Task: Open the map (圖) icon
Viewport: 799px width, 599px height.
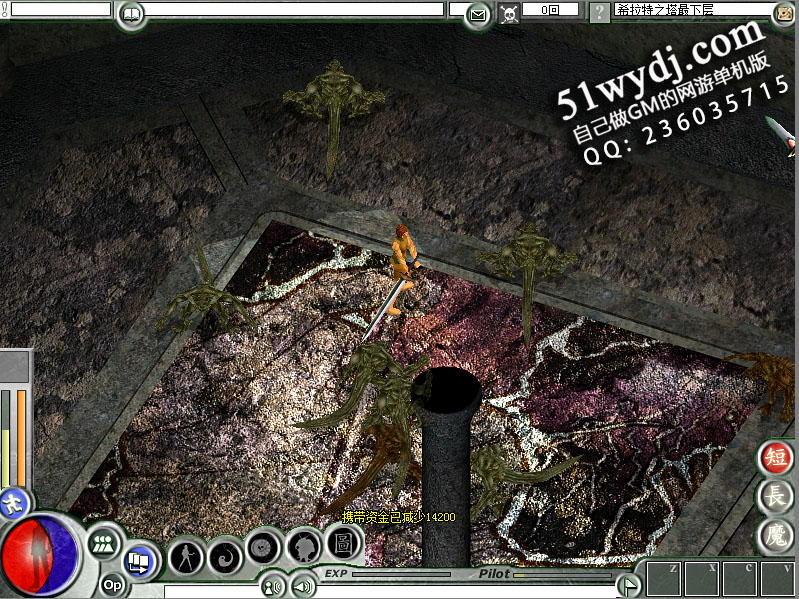Action: pos(342,544)
